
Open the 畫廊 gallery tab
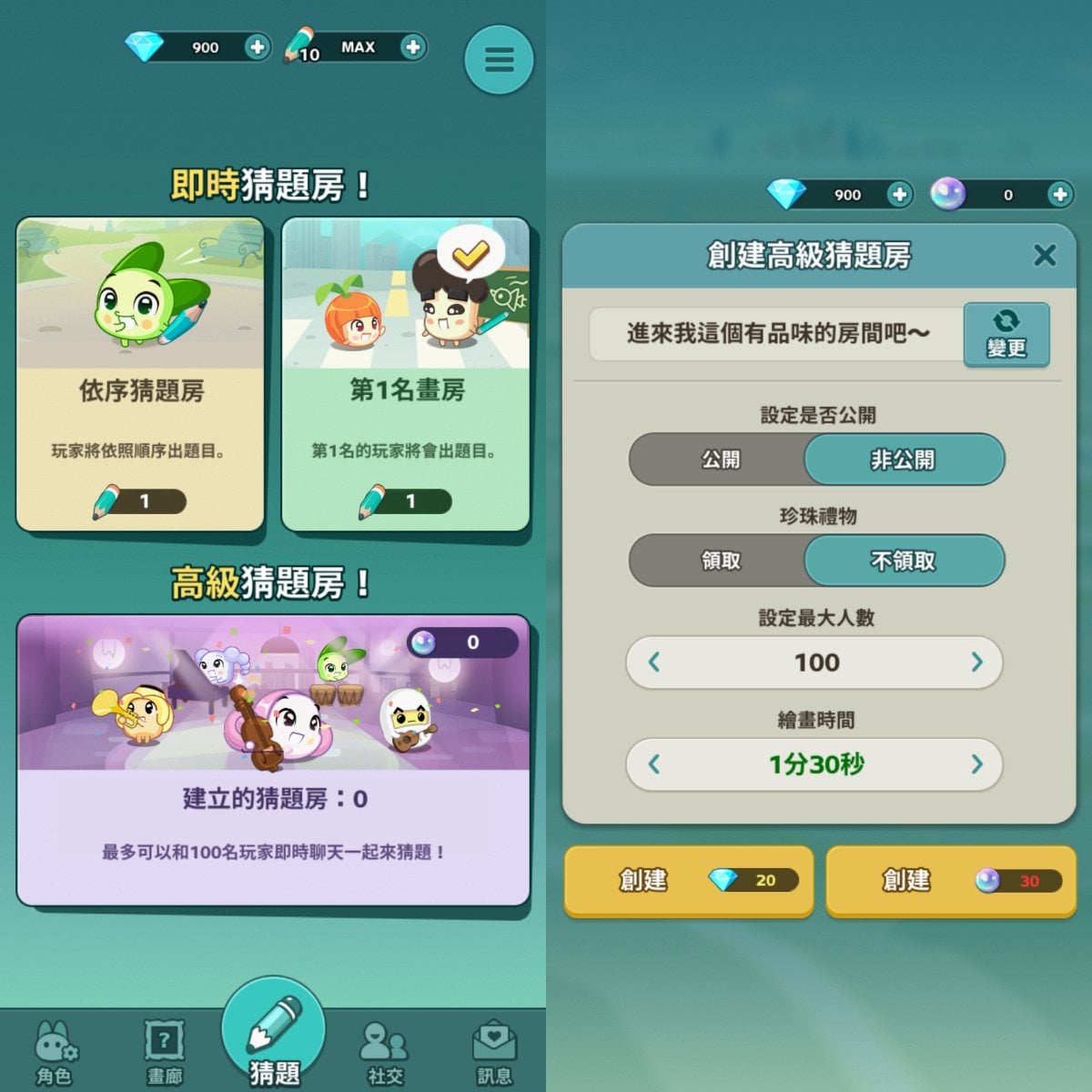[165, 1053]
